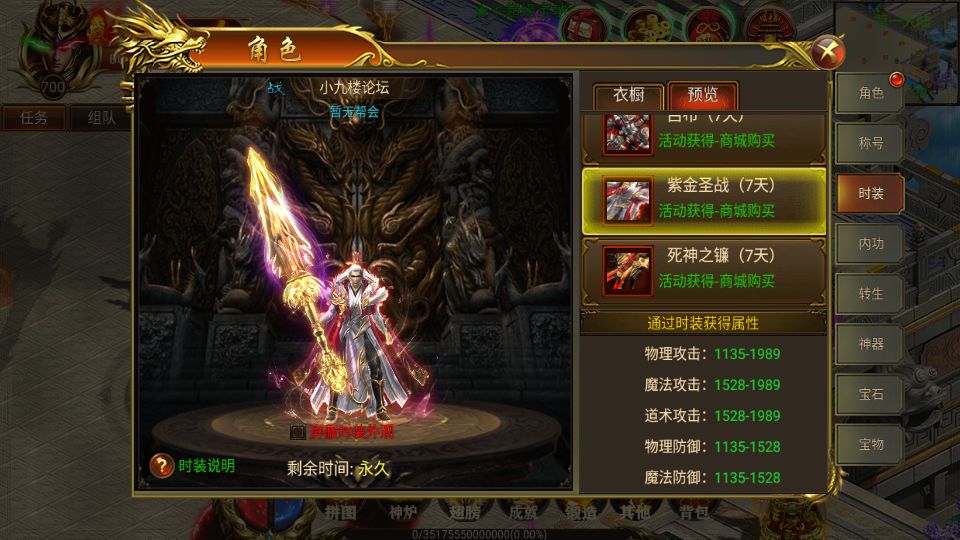
Task: Switch to the 预览 preview tab
Action: tap(702, 96)
